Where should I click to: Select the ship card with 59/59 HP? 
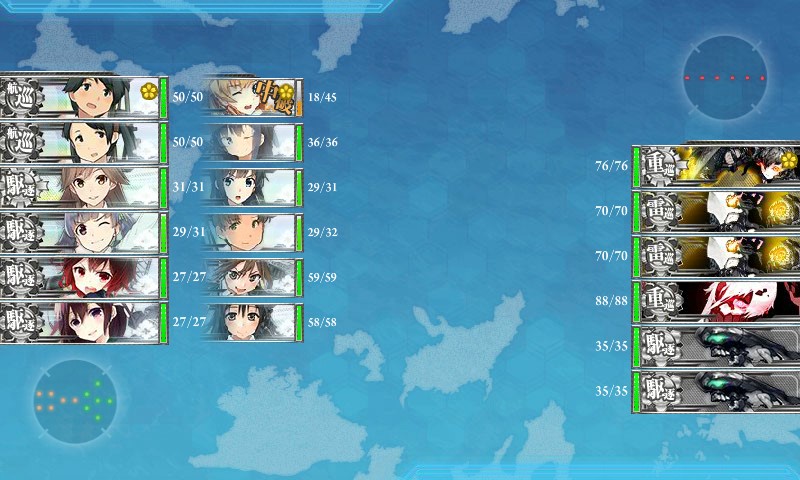pos(252,277)
